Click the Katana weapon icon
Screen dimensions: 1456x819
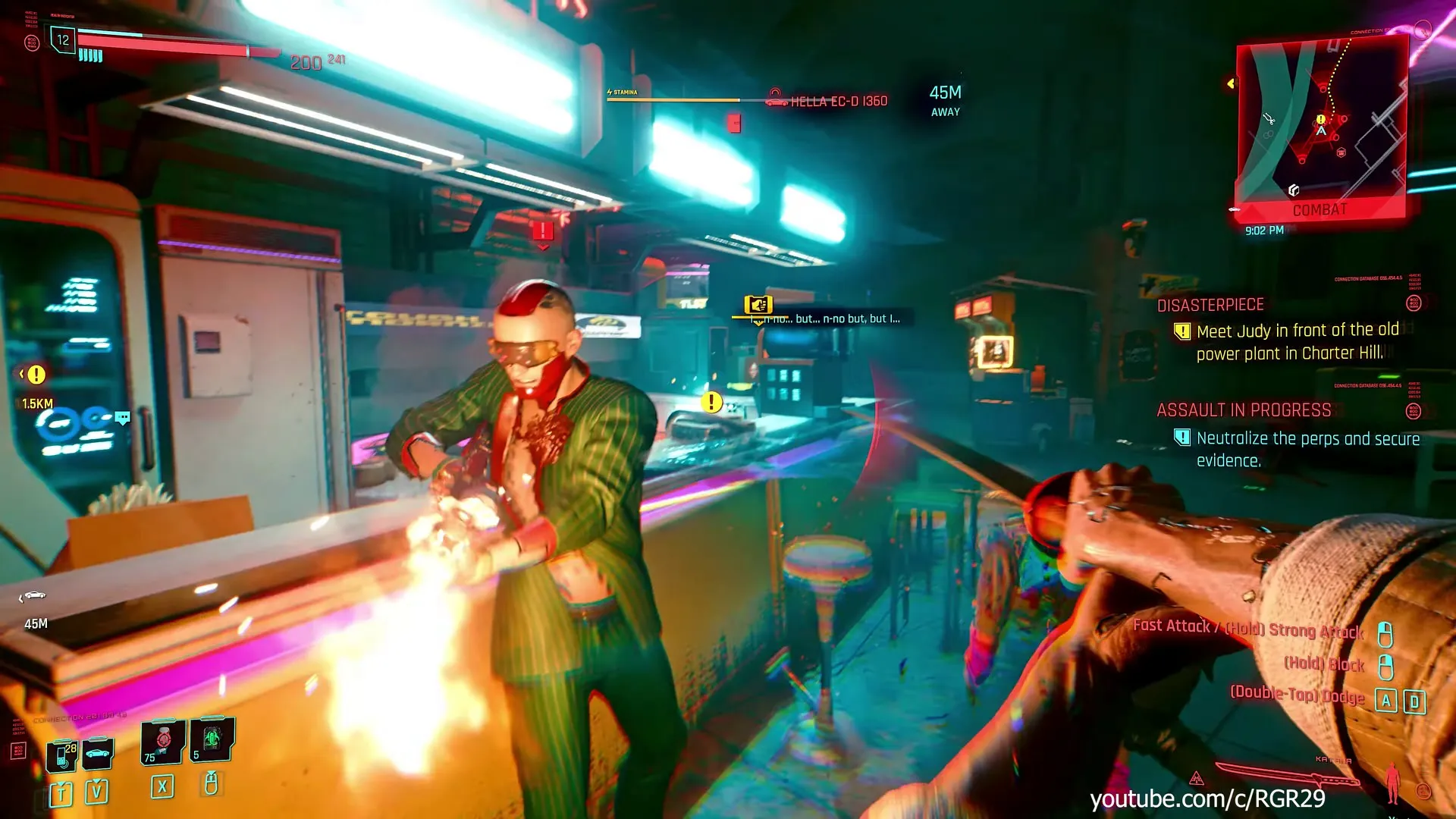coord(1287,777)
